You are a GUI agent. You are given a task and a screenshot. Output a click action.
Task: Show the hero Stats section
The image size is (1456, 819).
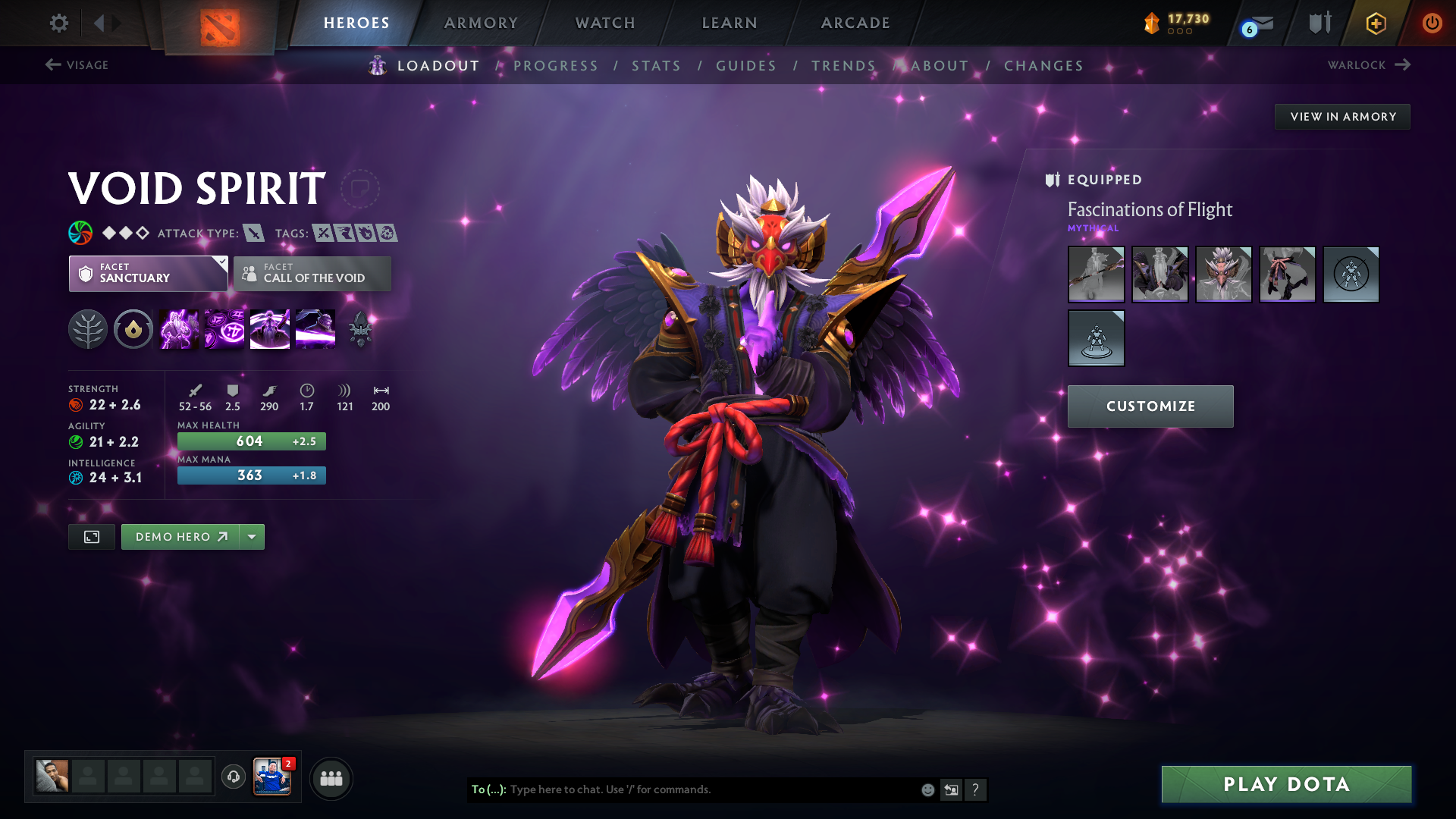(656, 66)
